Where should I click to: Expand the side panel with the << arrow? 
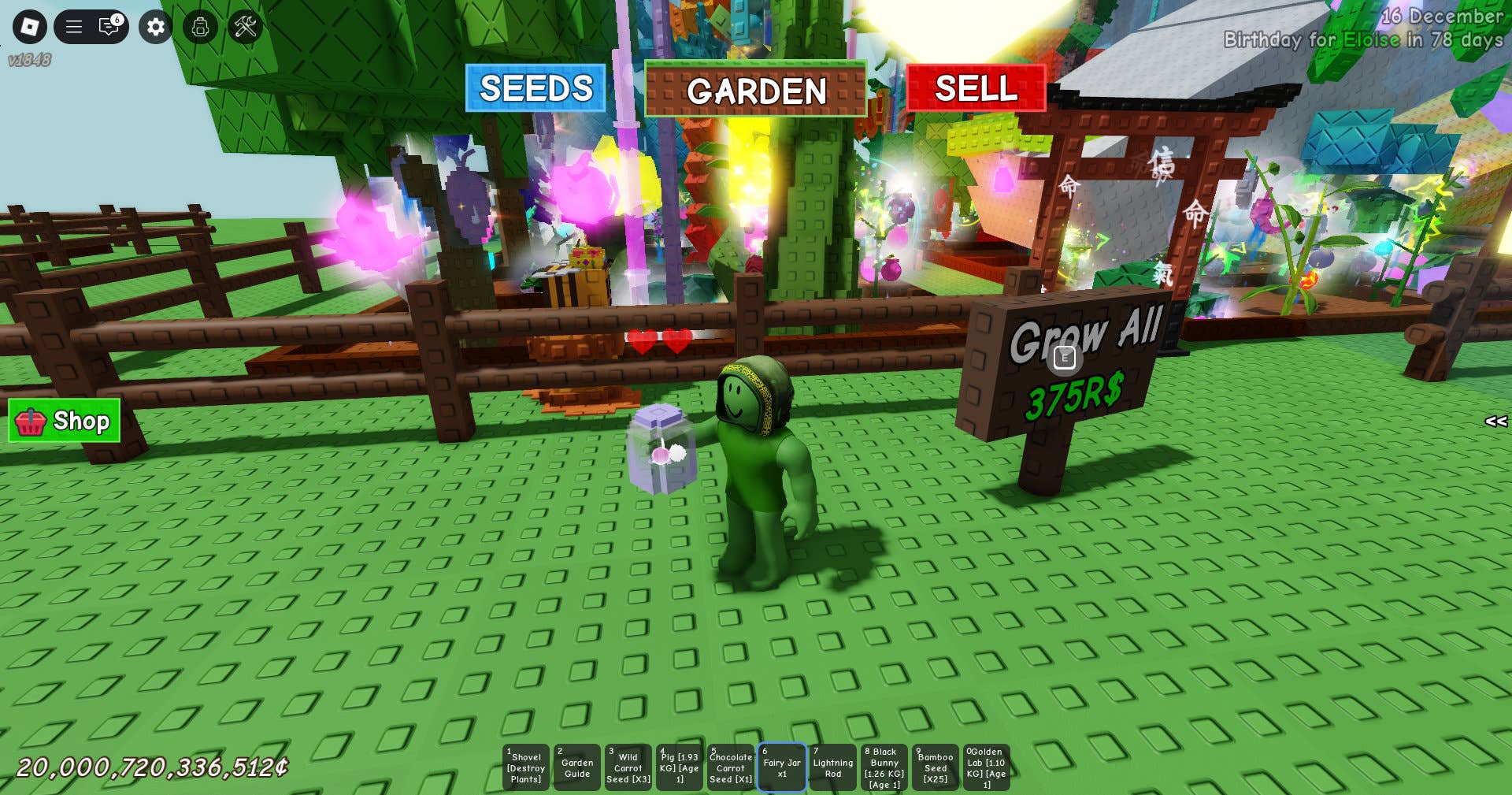[x=1495, y=422]
